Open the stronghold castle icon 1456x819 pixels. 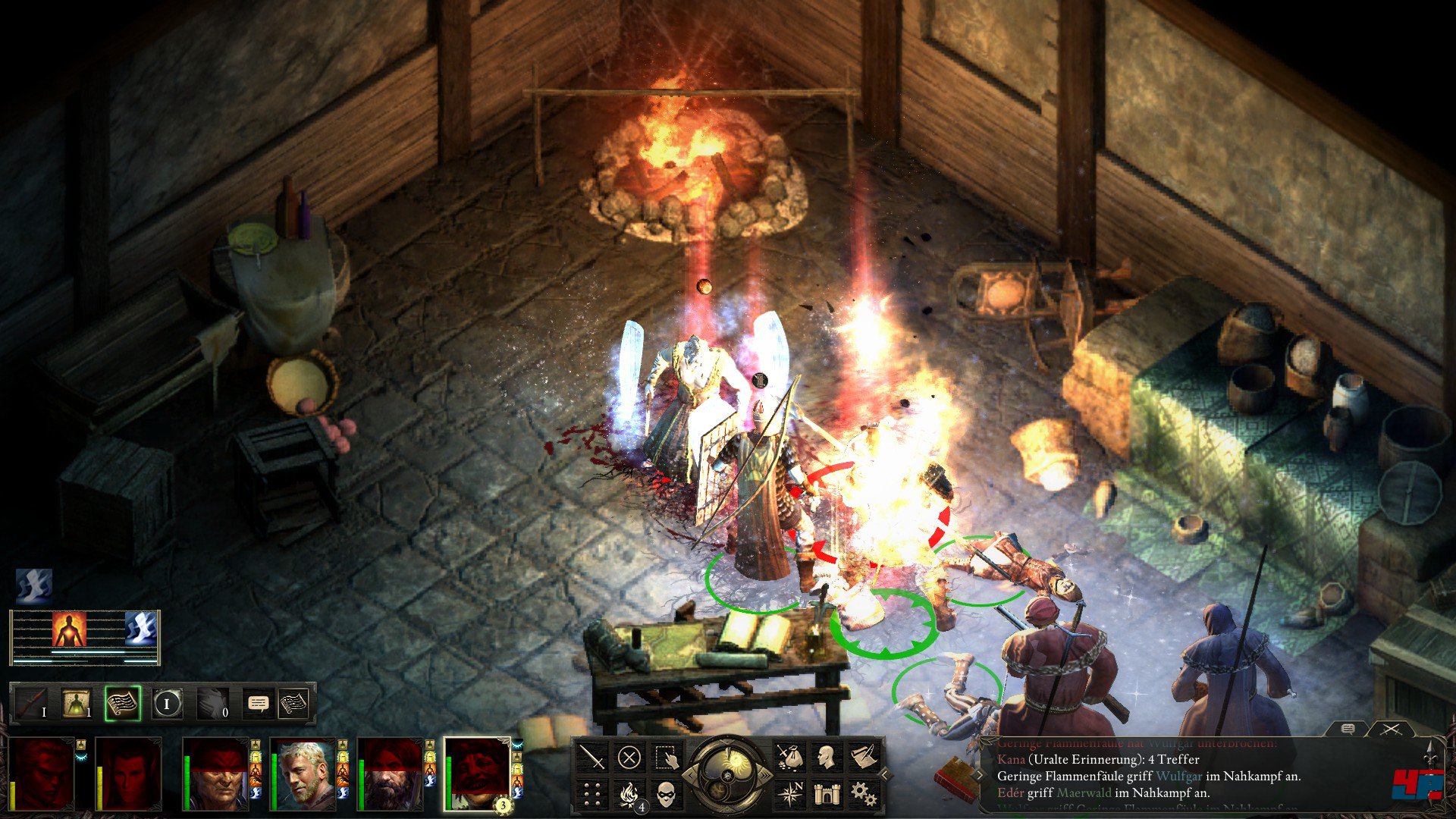click(x=826, y=794)
